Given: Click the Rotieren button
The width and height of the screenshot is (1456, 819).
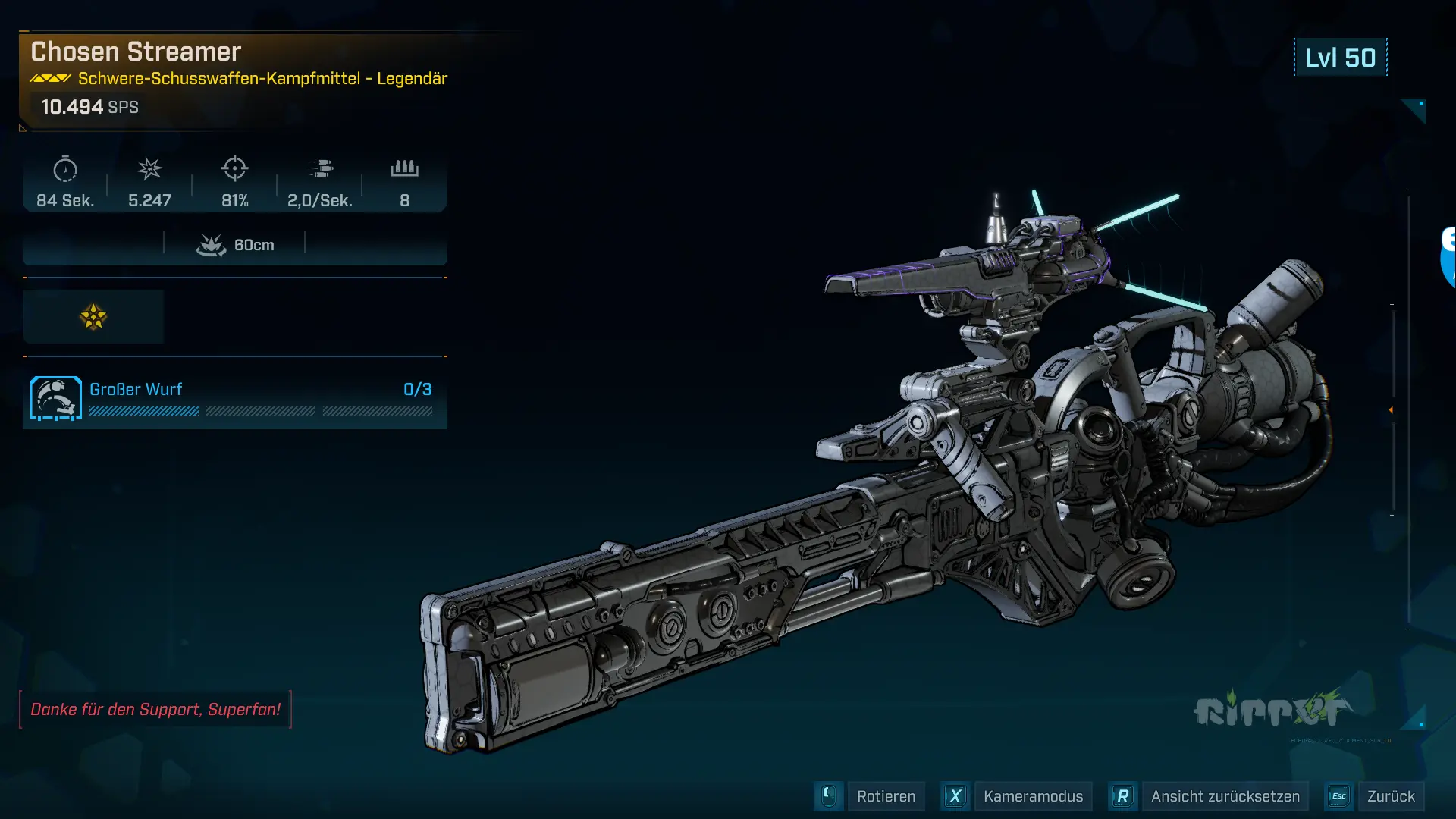Looking at the screenshot, I should click(x=885, y=796).
